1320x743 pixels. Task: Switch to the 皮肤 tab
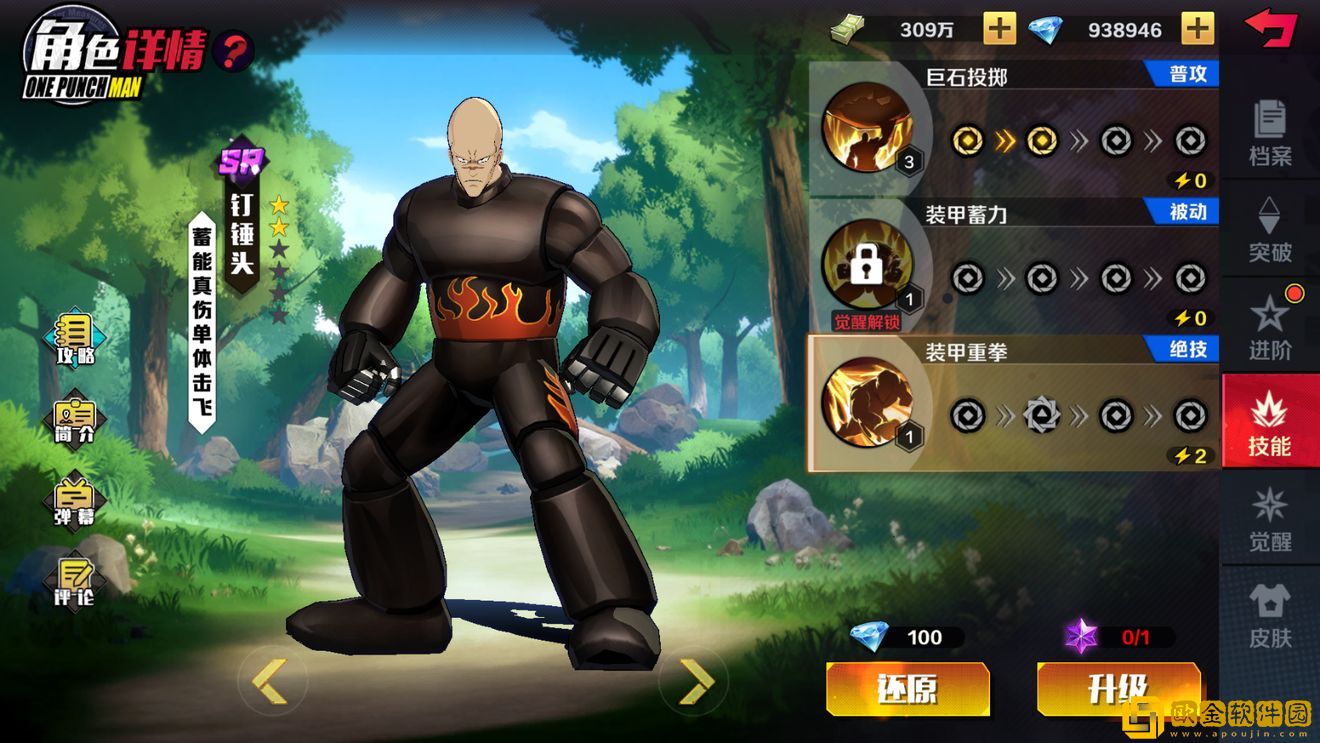[x=1270, y=614]
